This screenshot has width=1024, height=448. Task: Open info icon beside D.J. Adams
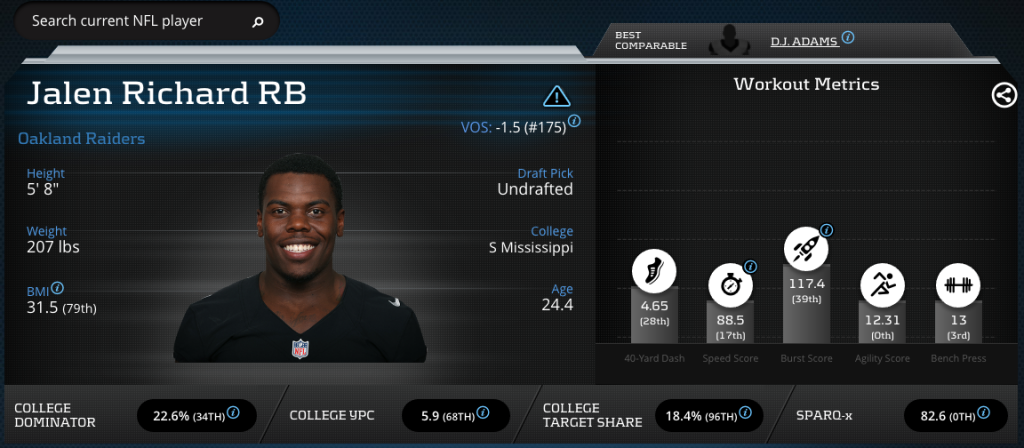point(848,37)
